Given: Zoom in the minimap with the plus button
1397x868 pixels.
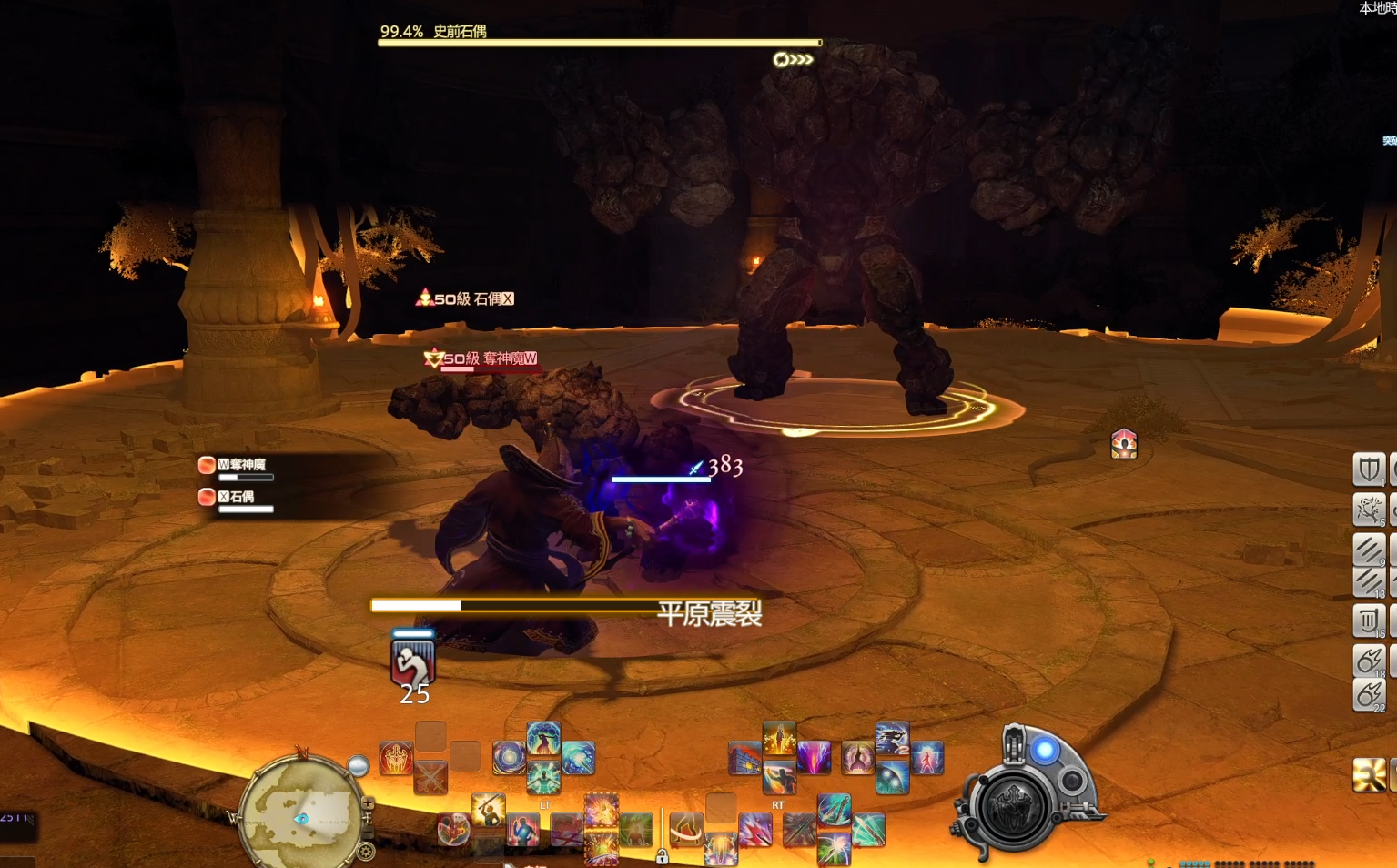Looking at the screenshot, I should click(368, 803).
